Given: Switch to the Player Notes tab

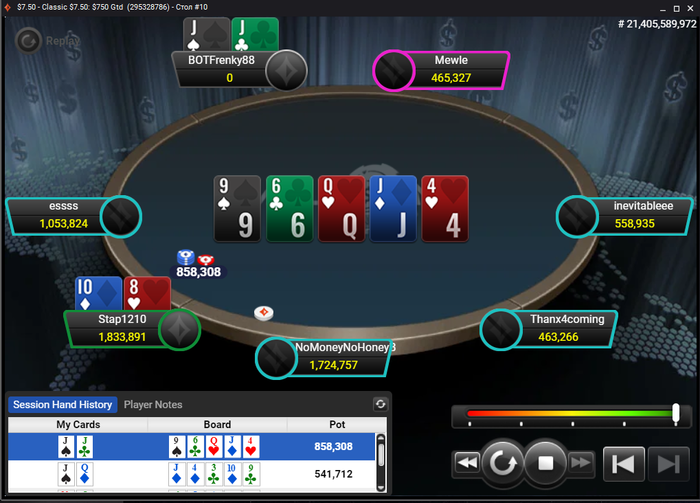Looking at the screenshot, I should click(x=153, y=405).
